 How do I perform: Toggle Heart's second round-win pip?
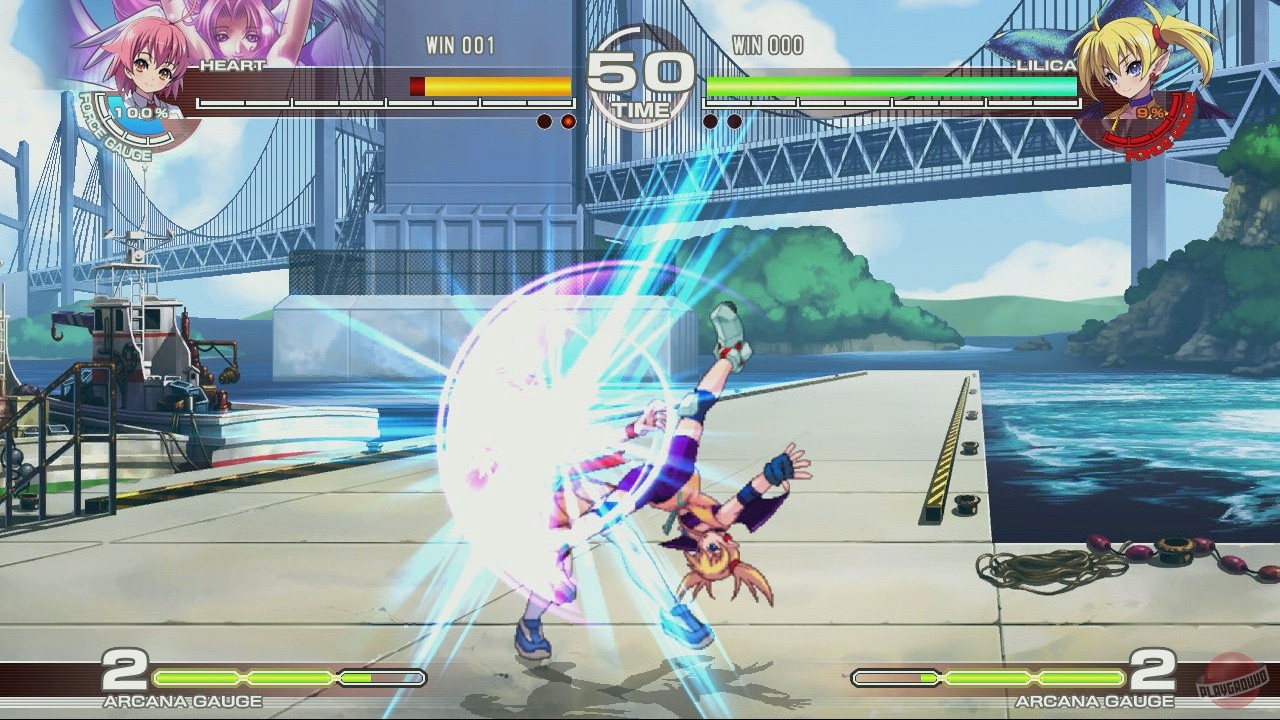pyautogui.click(x=567, y=119)
